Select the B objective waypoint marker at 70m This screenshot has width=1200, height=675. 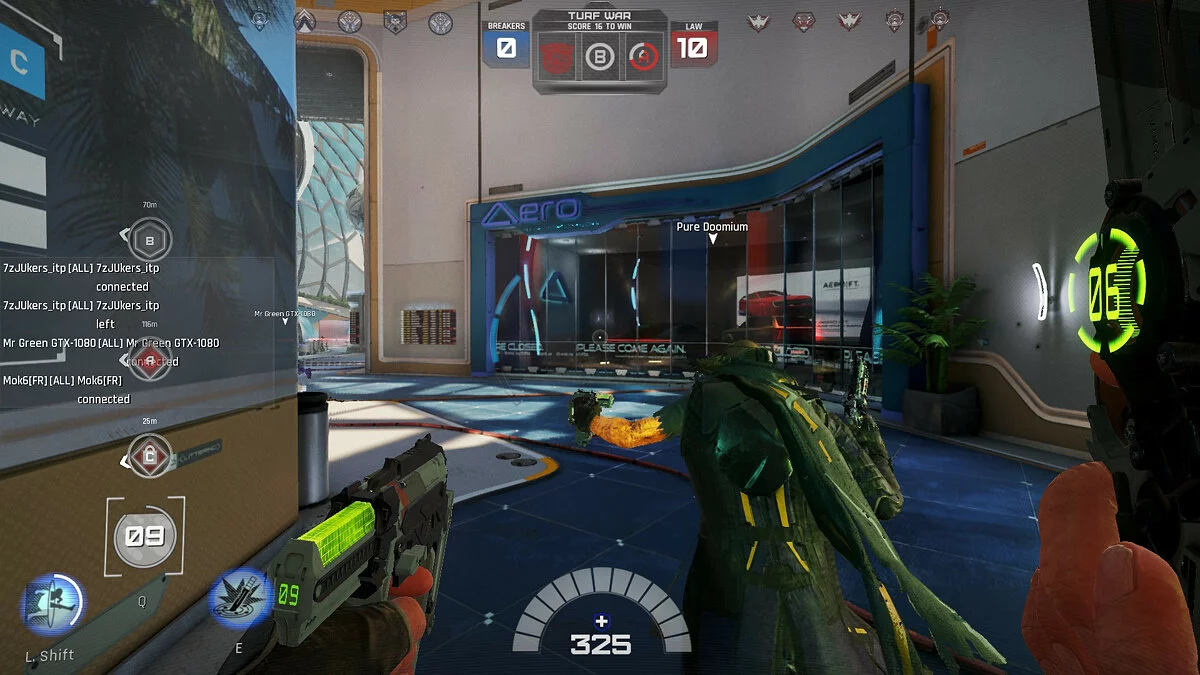pos(150,240)
